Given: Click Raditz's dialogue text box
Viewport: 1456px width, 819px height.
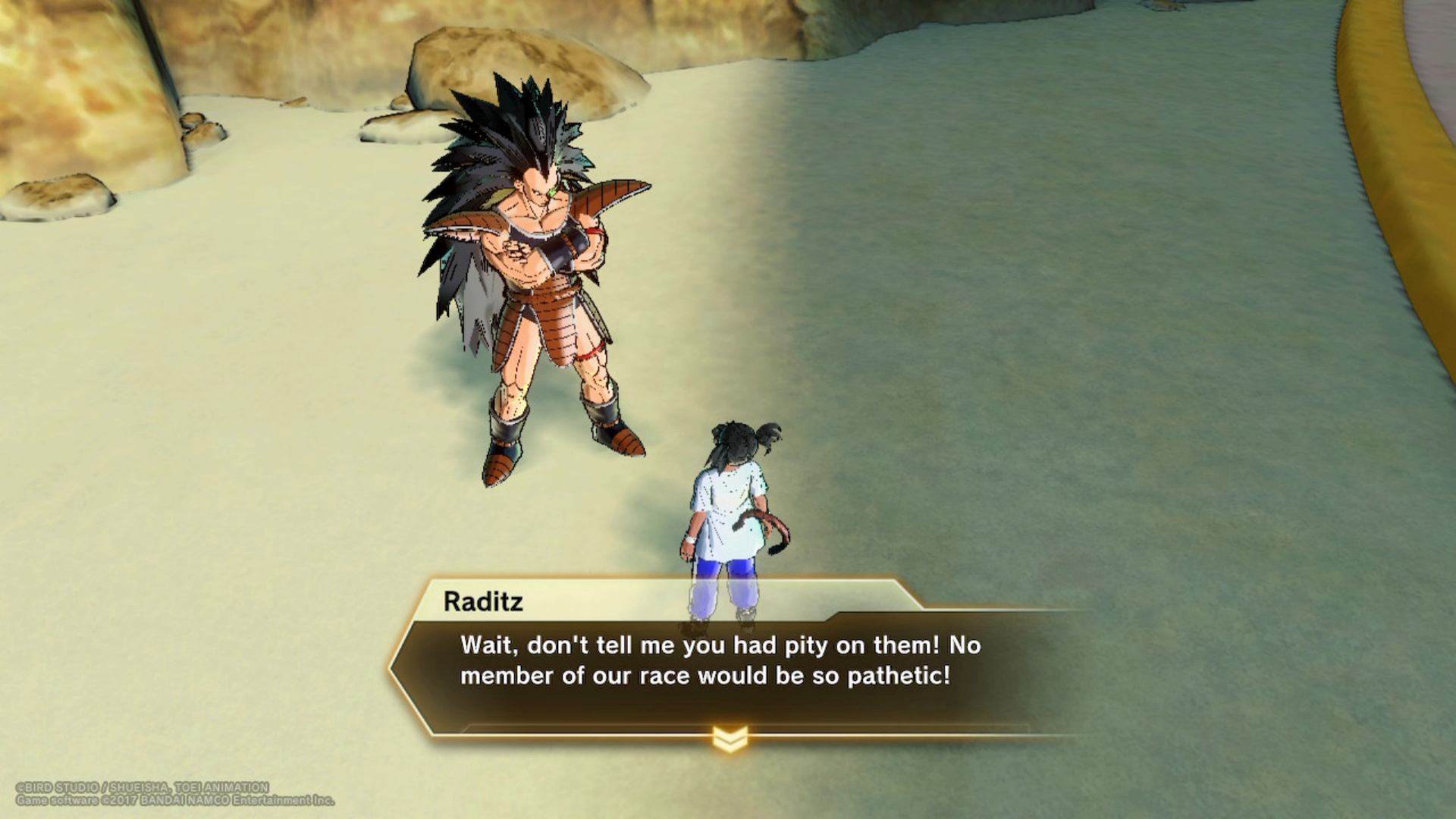Looking at the screenshot, I should click(705, 661).
